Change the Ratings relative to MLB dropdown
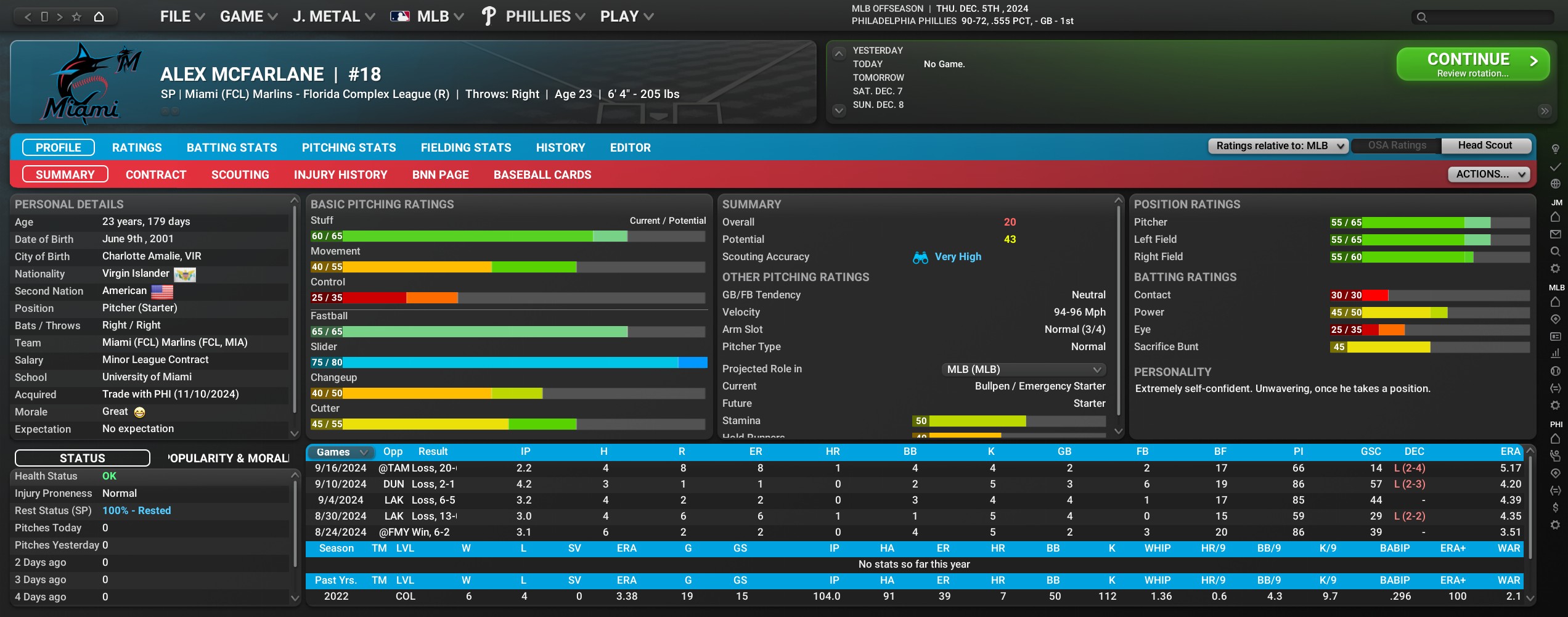Viewport: 1568px width, 617px height. pos(1278,146)
